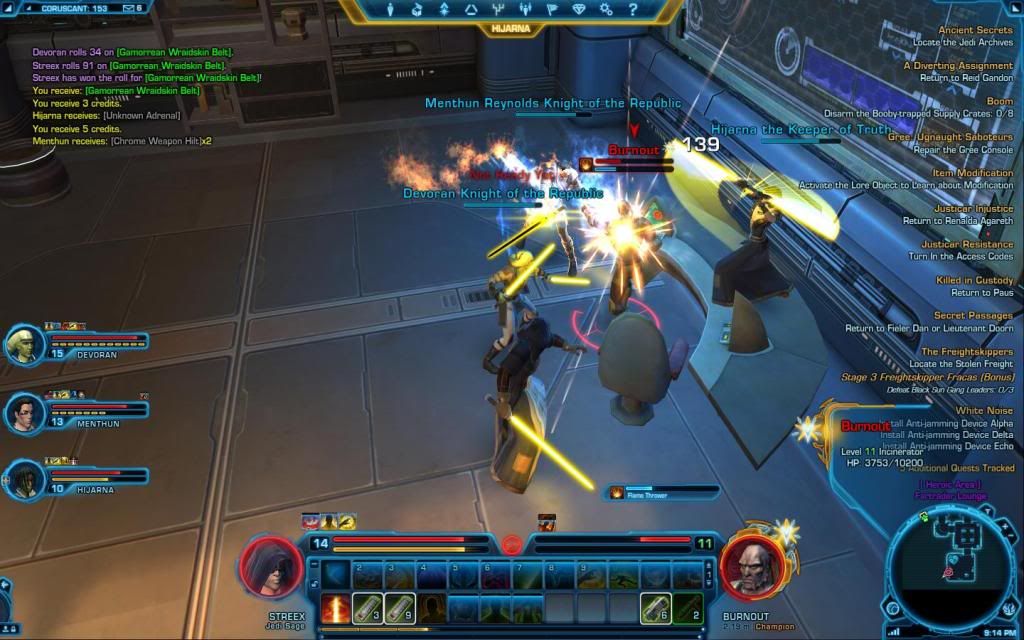Use the medpac item with count 3
The height and width of the screenshot is (640, 1024).
click(x=368, y=607)
